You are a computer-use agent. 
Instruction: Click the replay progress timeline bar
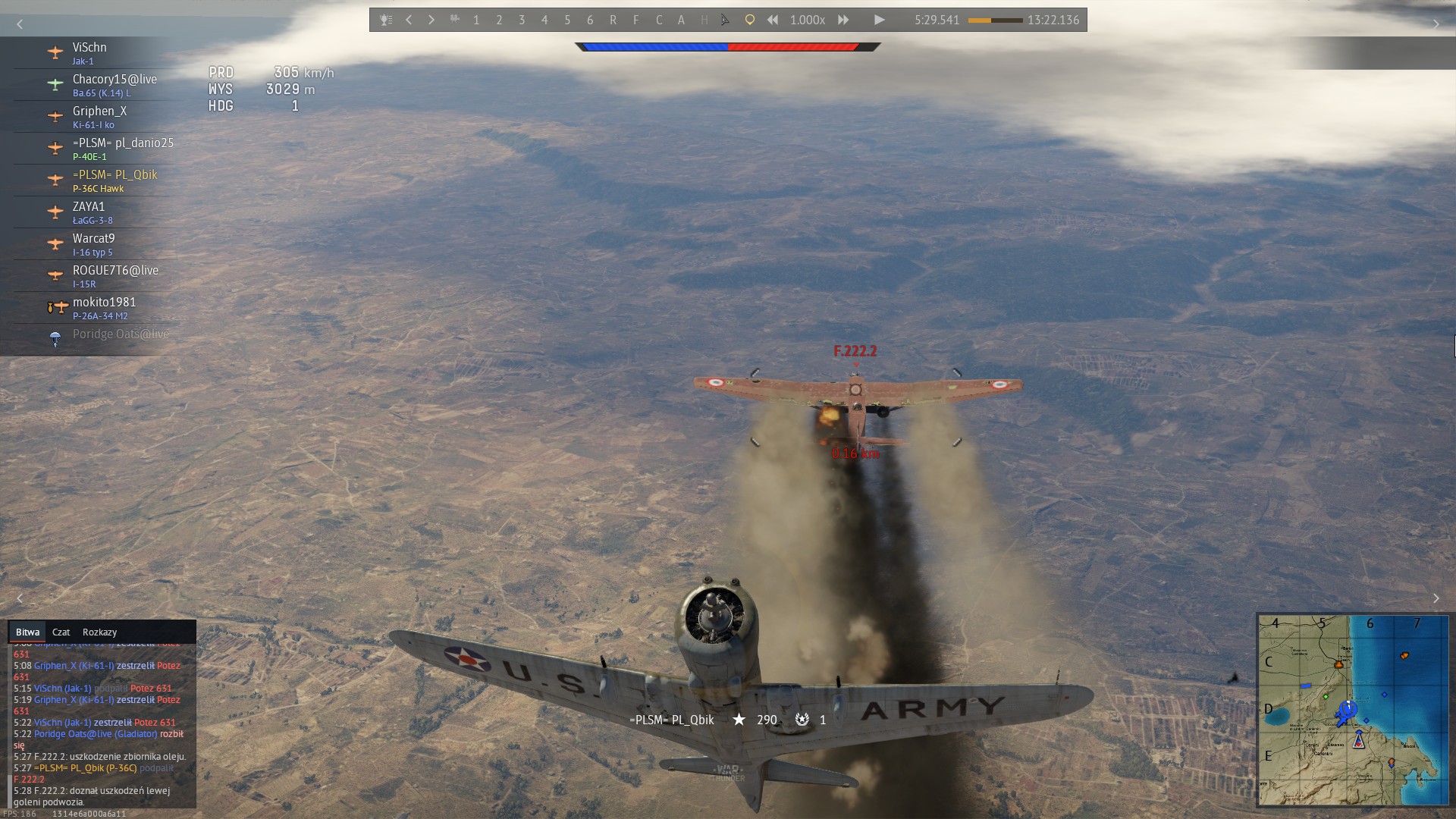point(995,20)
